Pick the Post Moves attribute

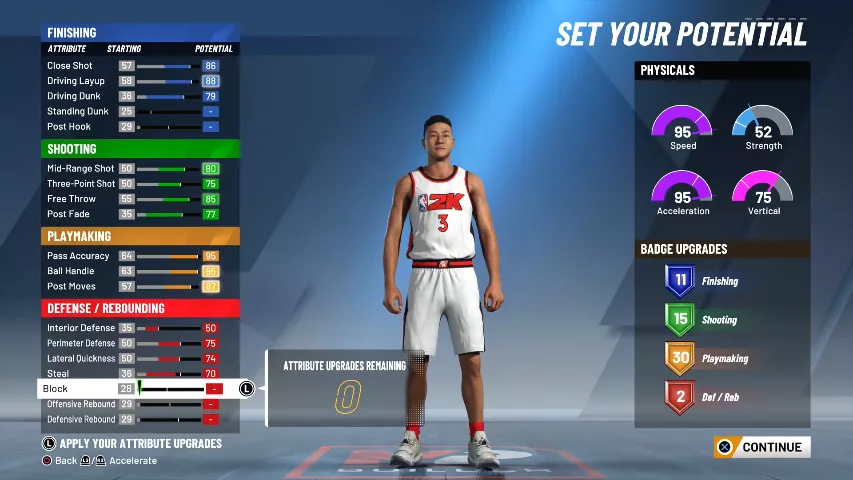[x=132, y=286]
